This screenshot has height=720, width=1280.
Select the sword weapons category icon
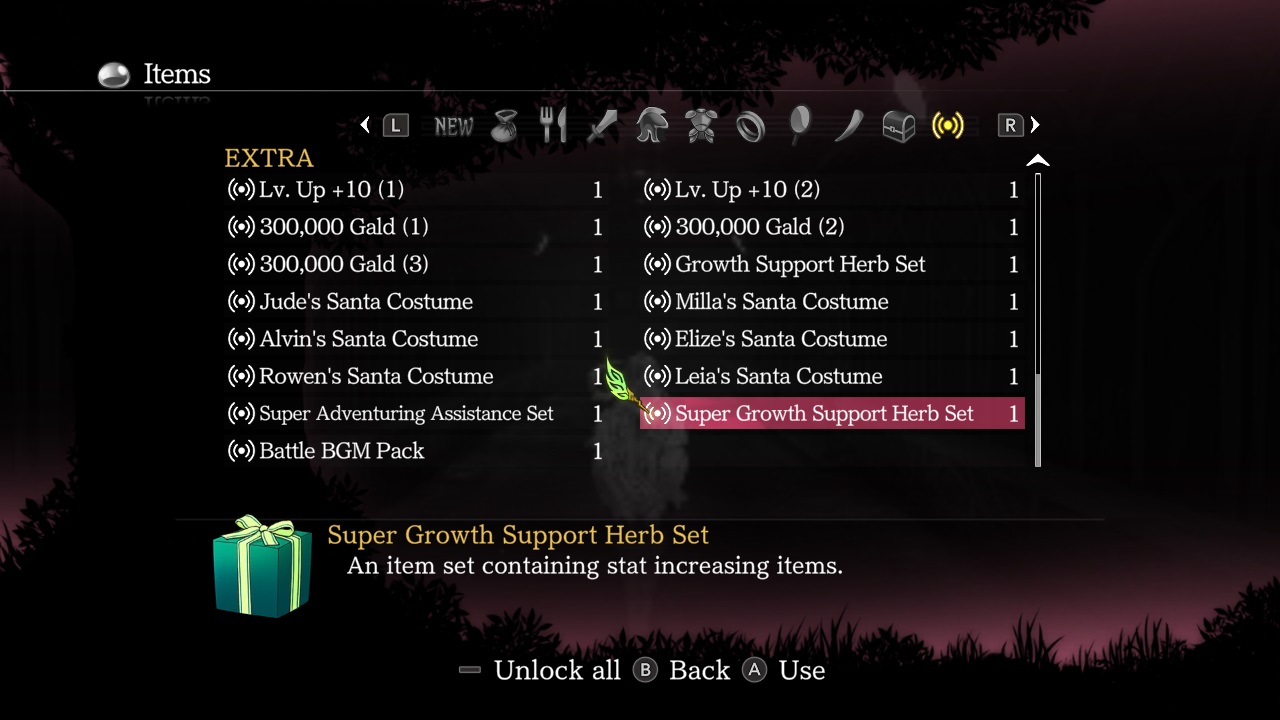[x=602, y=125]
